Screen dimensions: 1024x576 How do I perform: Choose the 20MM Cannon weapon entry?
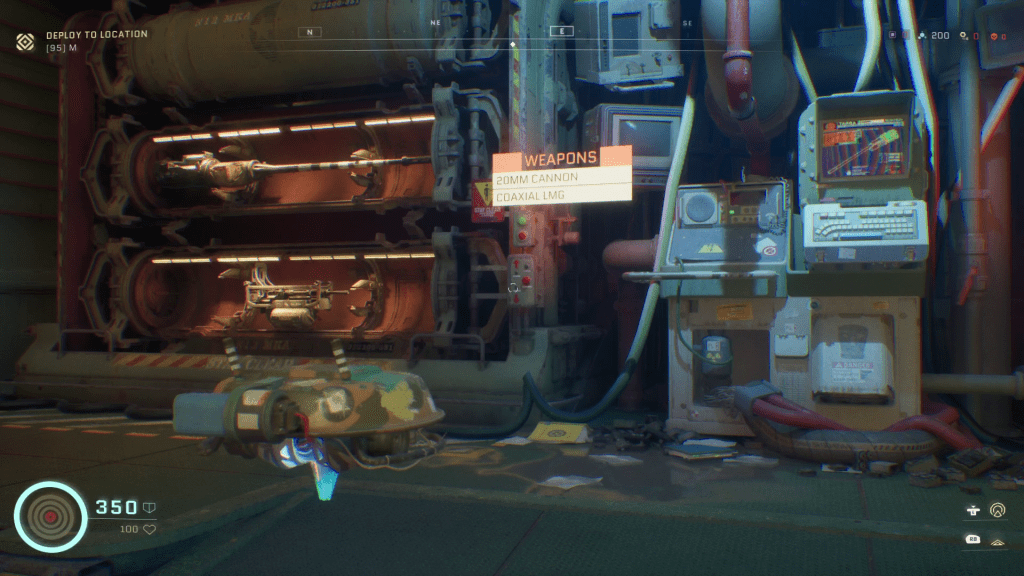pyautogui.click(x=562, y=178)
